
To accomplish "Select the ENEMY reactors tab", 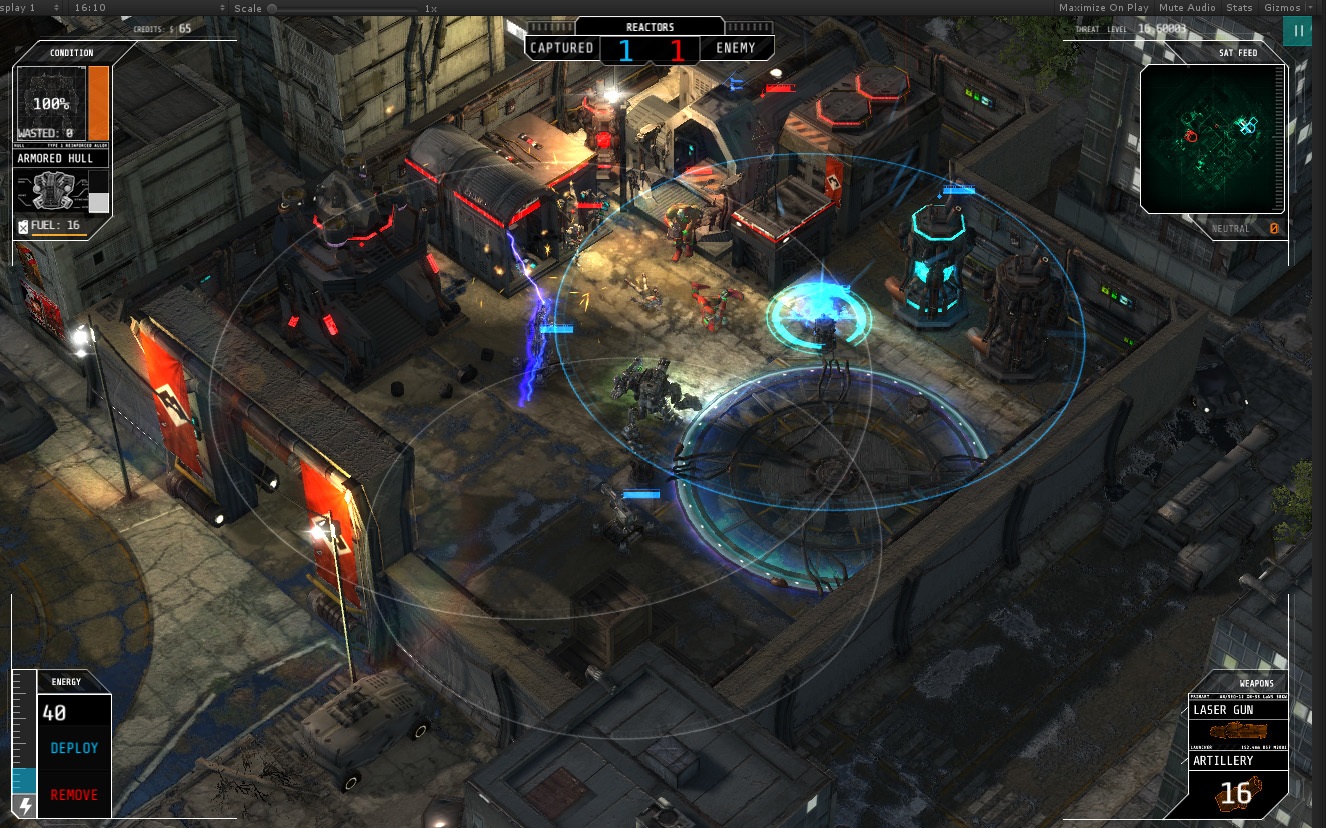I will 736,47.
